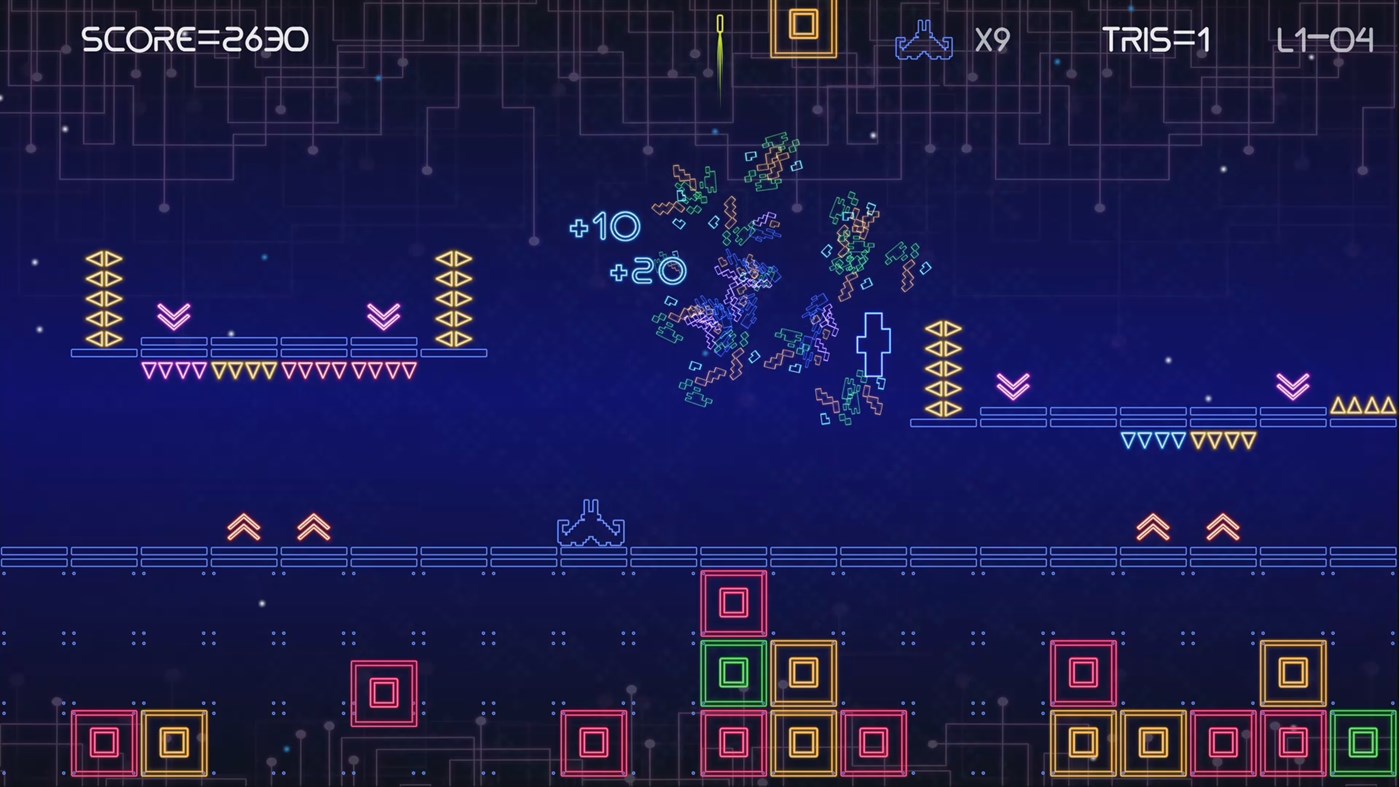1399x787 pixels.
Task: Click the X9 lives counter
Action: [994, 41]
